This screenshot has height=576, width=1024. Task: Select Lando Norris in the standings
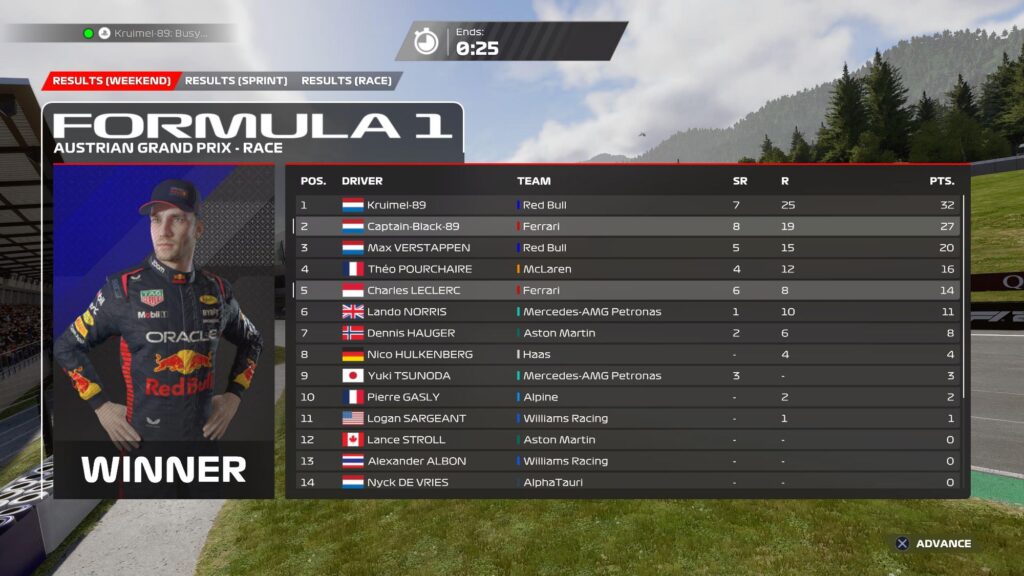(x=627, y=311)
